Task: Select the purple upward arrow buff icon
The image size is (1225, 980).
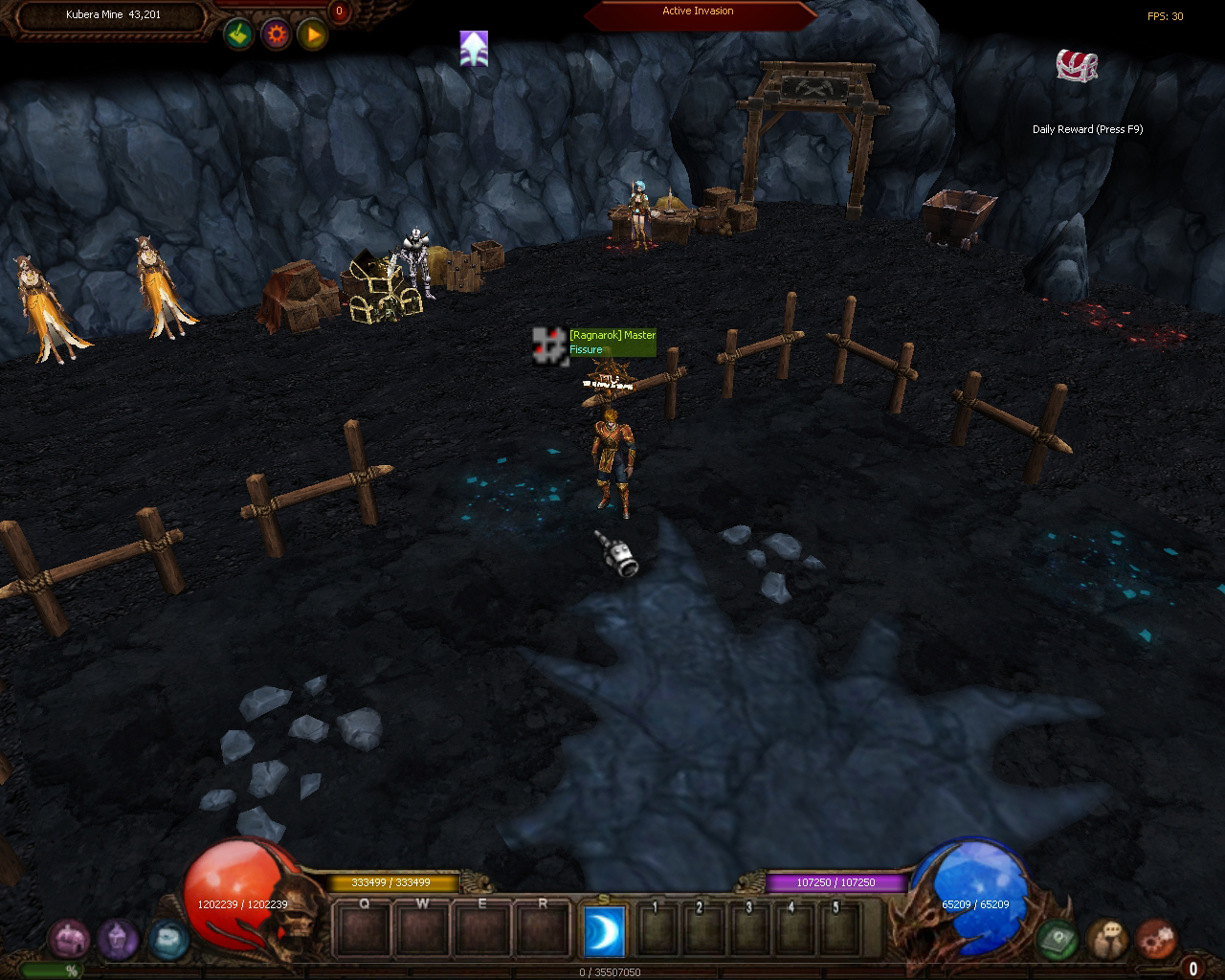Action: 474,49
